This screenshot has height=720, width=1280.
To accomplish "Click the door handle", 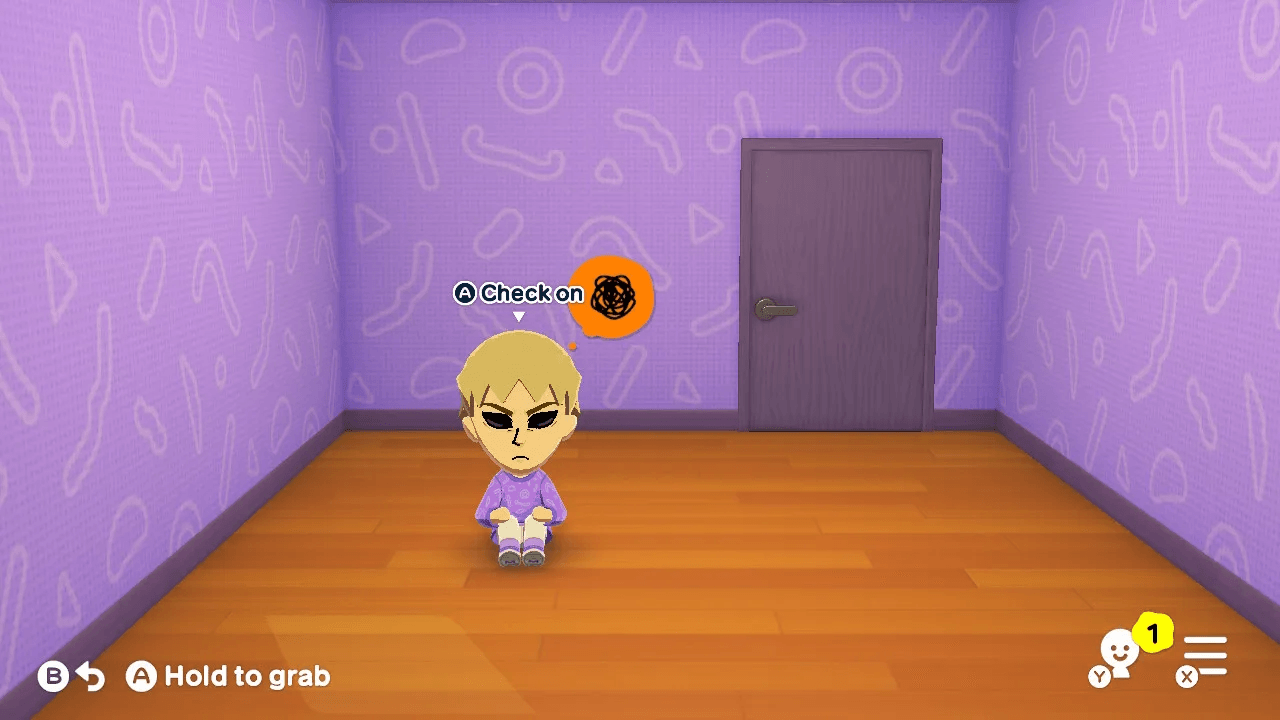I will [777, 308].
